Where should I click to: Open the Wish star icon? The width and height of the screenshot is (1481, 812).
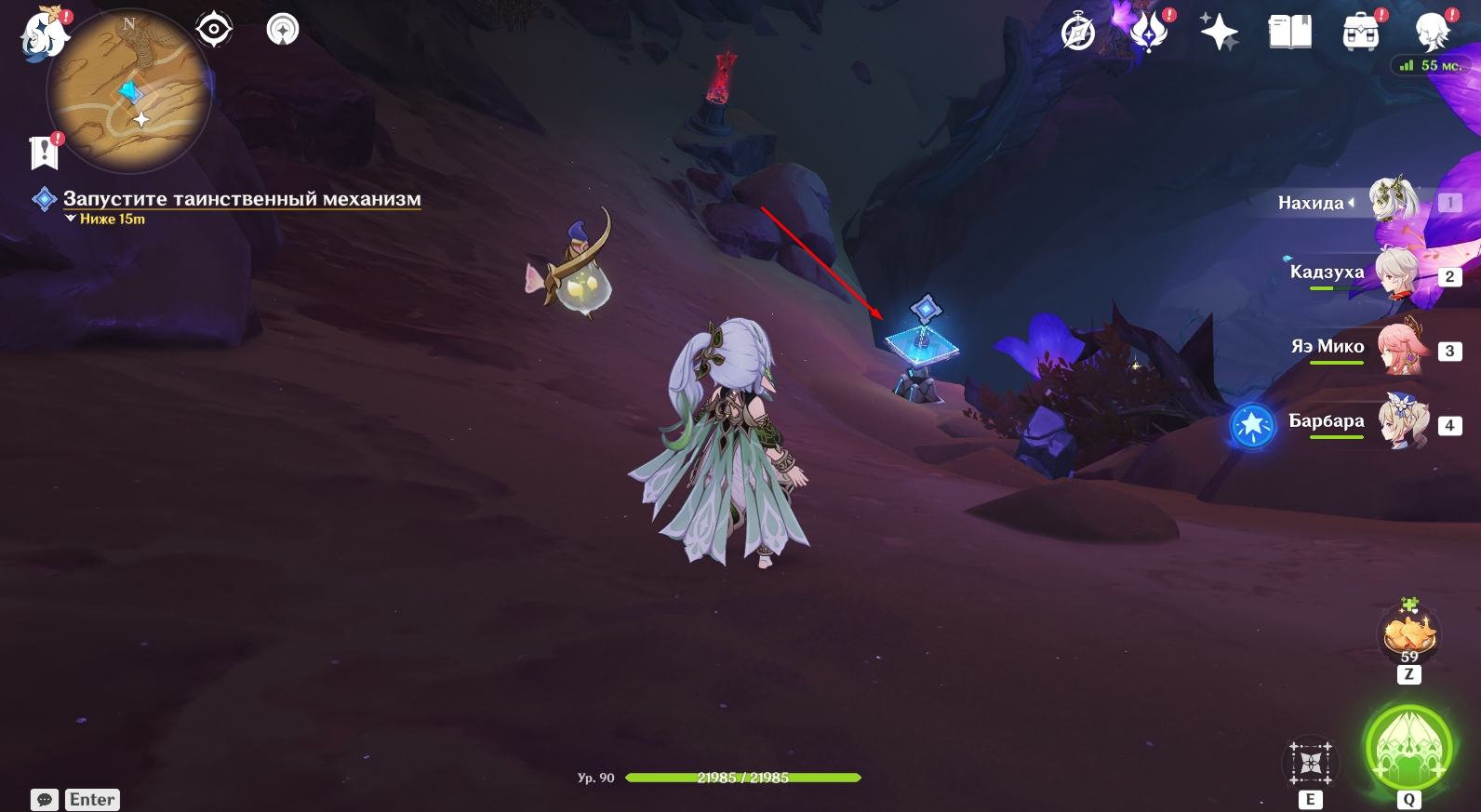(x=1219, y=33)
